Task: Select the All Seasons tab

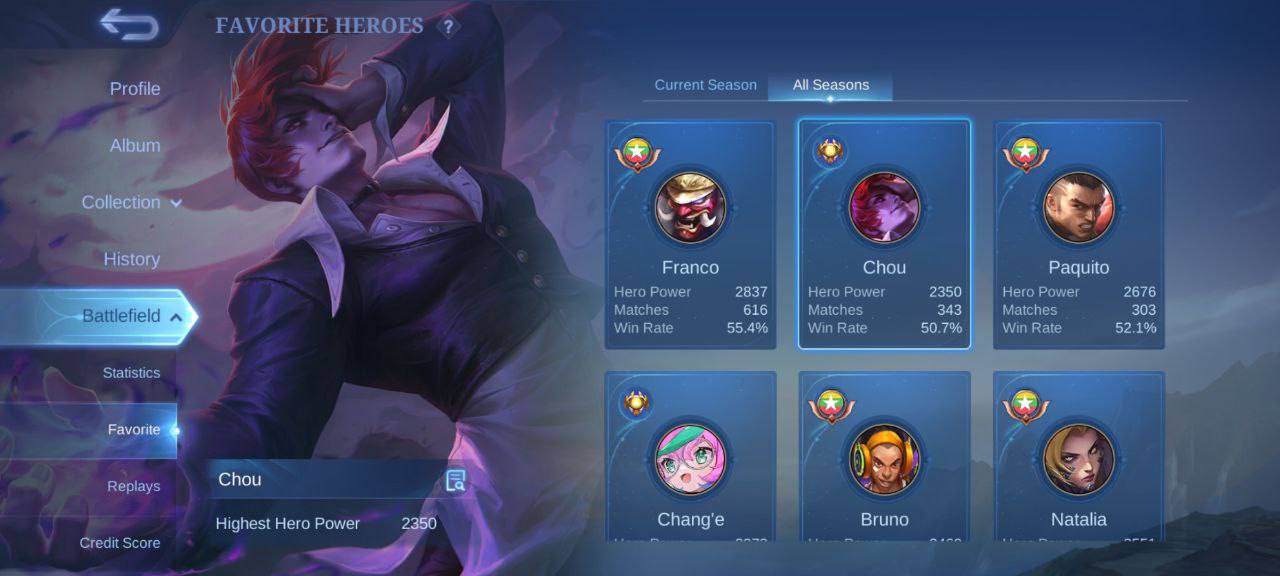Action: pyautogui.click(x=830, y=85)
